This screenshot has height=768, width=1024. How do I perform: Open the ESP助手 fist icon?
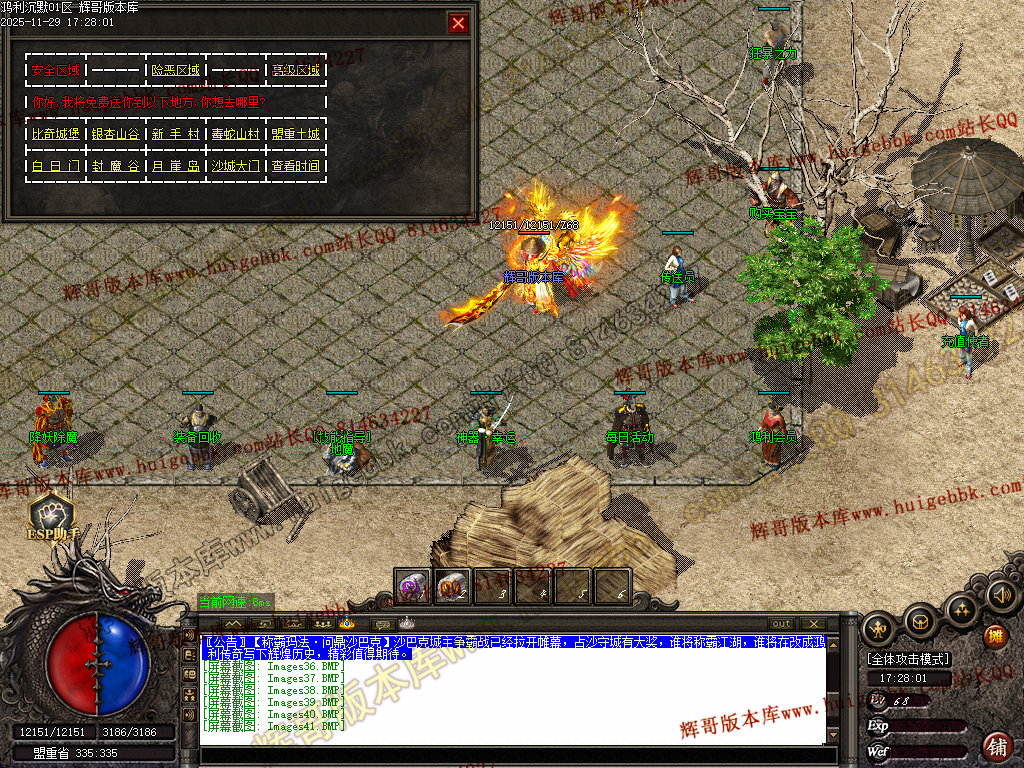50,513
